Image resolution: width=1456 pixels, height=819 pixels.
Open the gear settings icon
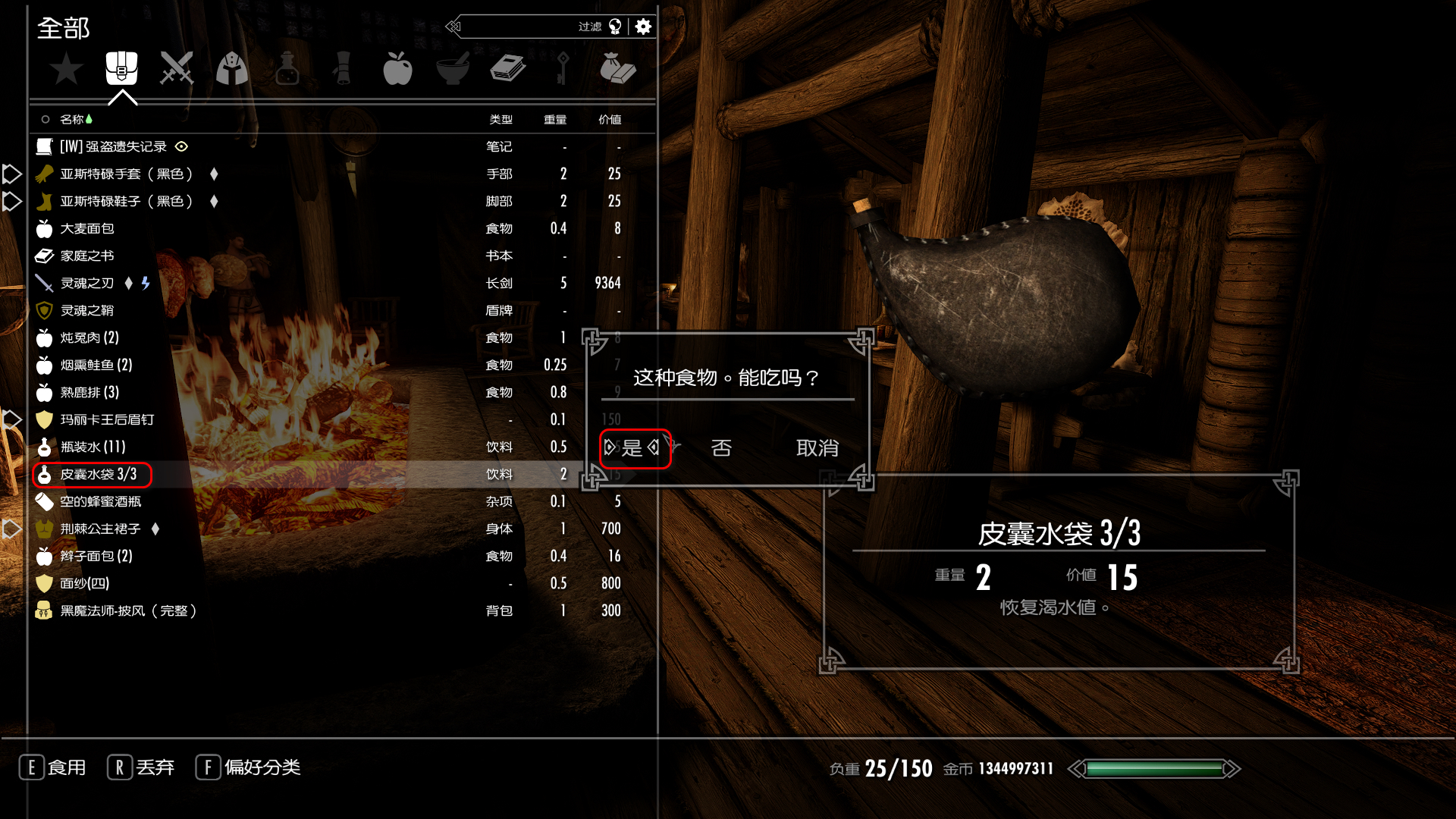[x=643, y=27]
